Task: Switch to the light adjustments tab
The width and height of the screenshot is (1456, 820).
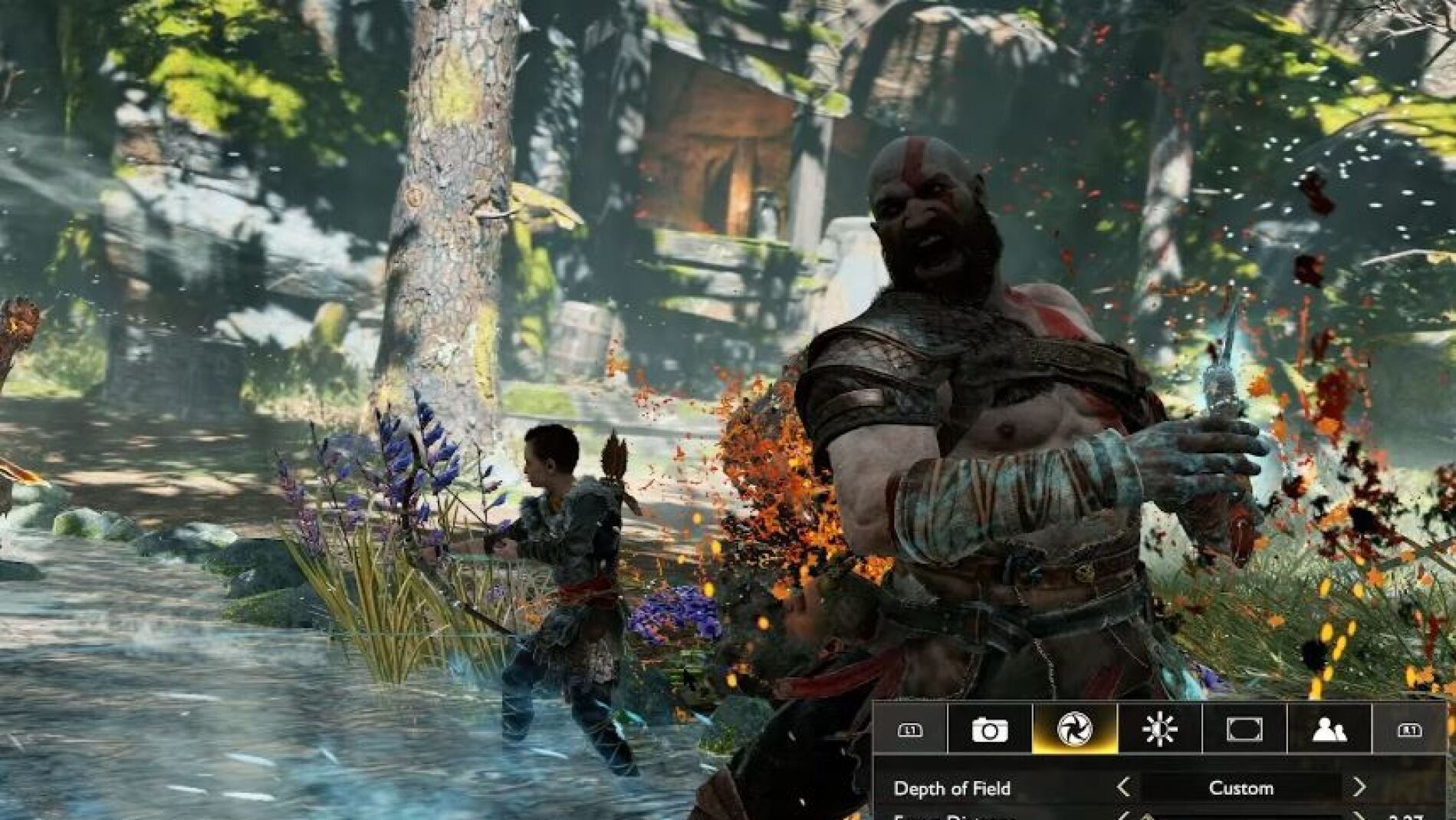Action: [1160, 729]
